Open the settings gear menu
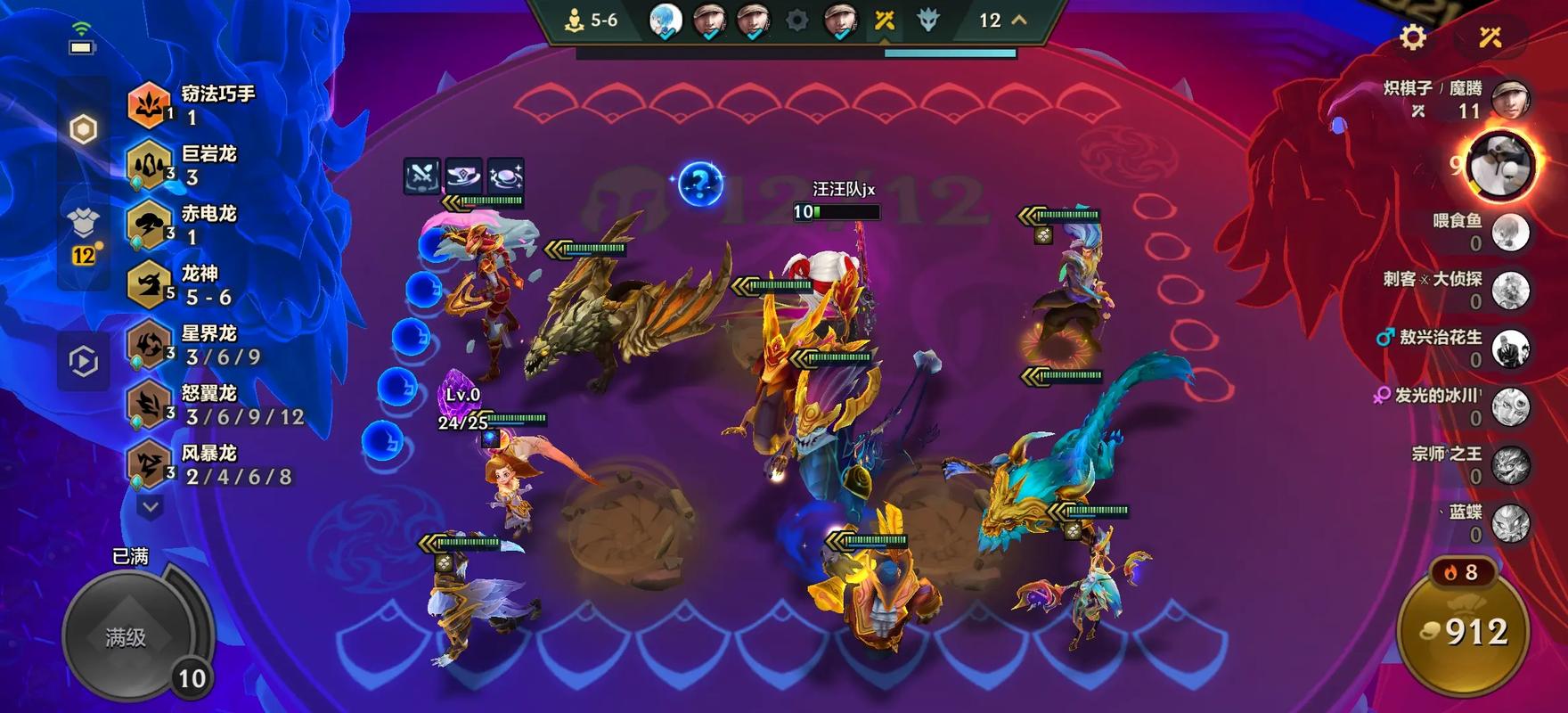This screenshot has height=713, width=1568. tap(1413, 37)
